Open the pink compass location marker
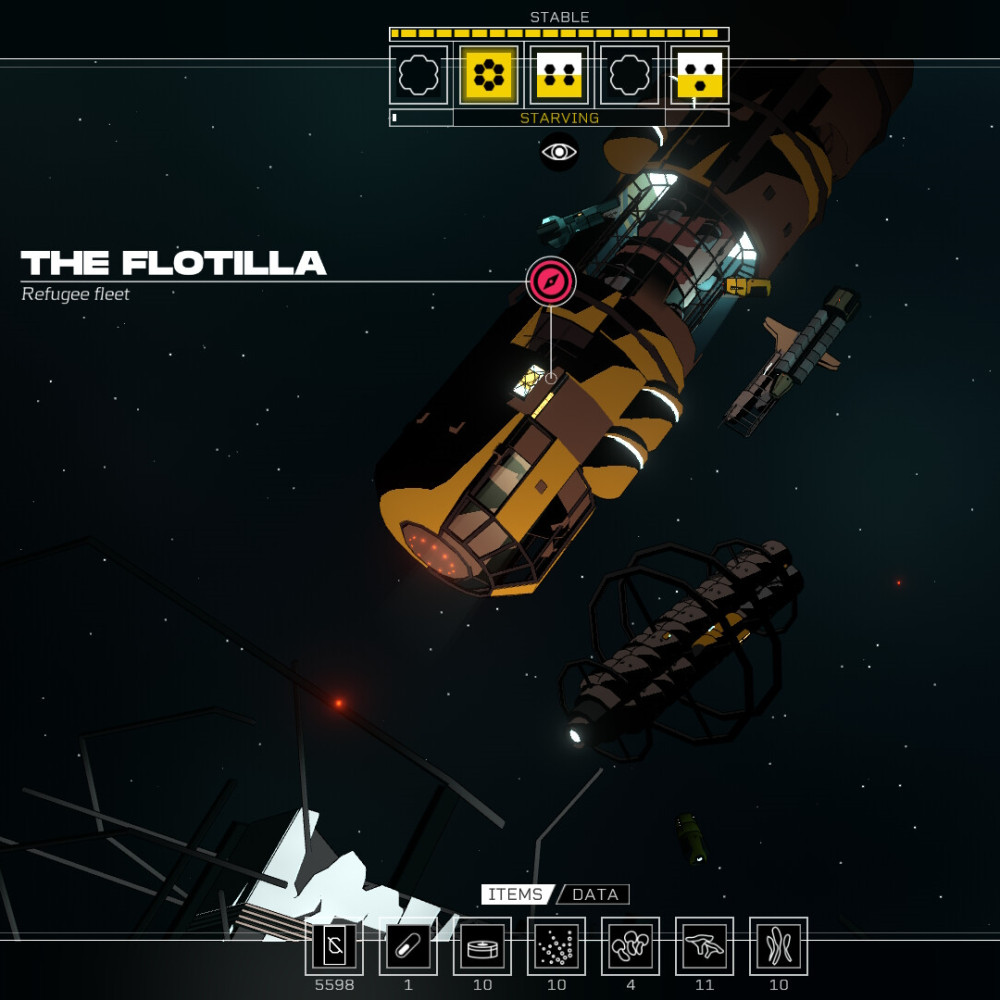The width and height of the screenshot is (1000, 1000). pyautogui.click(x=551, y=281)
